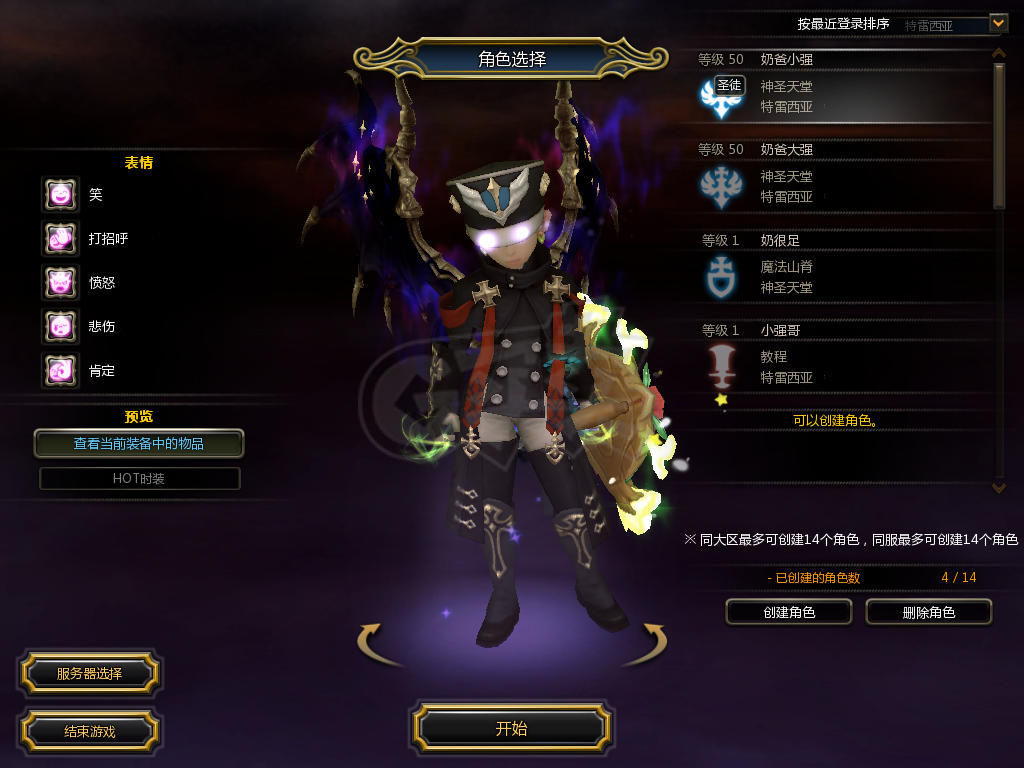This screenshot has height=768, width=1024.
Task: Click 查看当前装备中的物品 preview button
Action: point(139,443)
